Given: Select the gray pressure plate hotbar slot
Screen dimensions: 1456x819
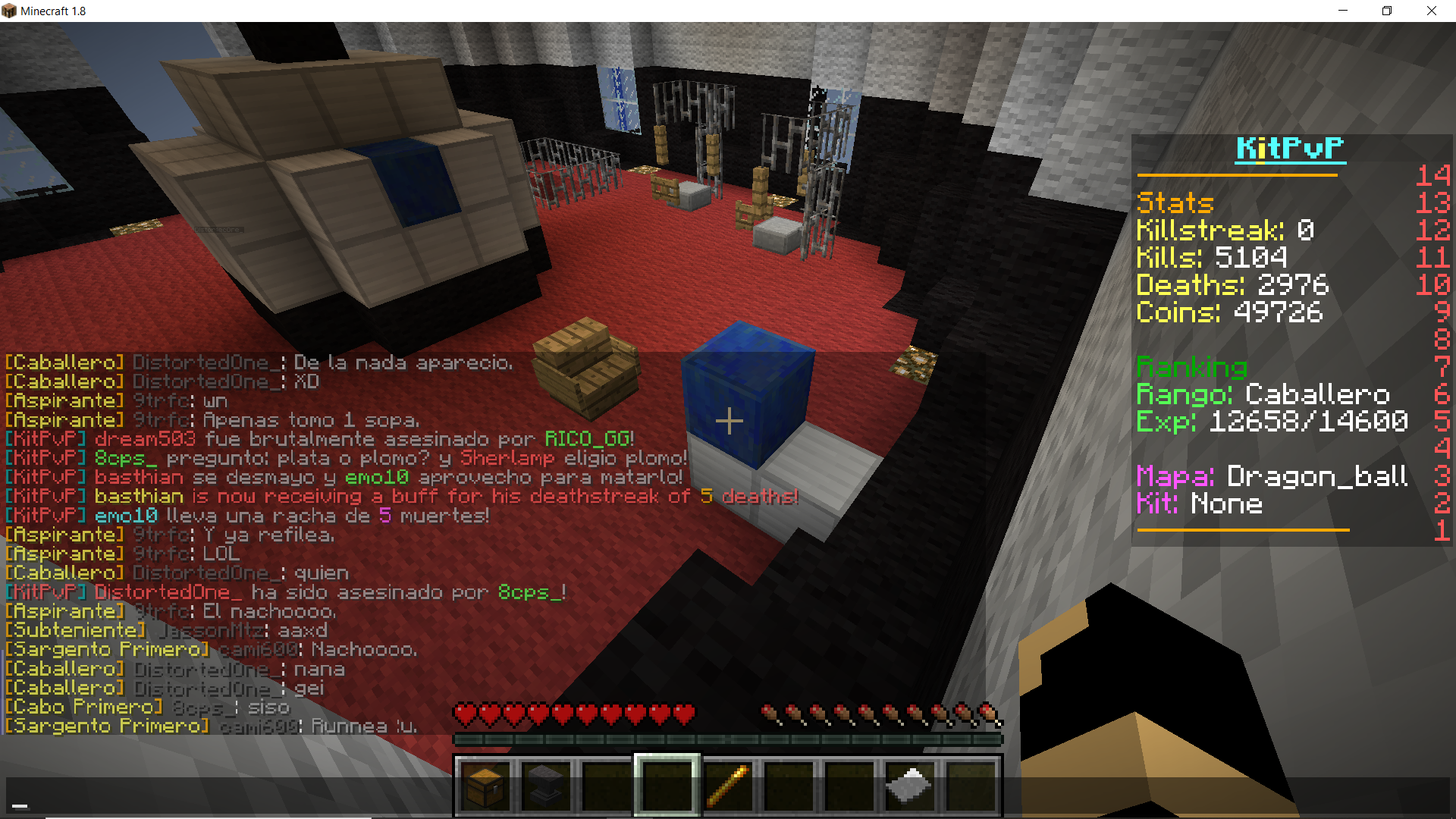Looking at the screenshot, I should pyautogui.click(x=910, y=786).
